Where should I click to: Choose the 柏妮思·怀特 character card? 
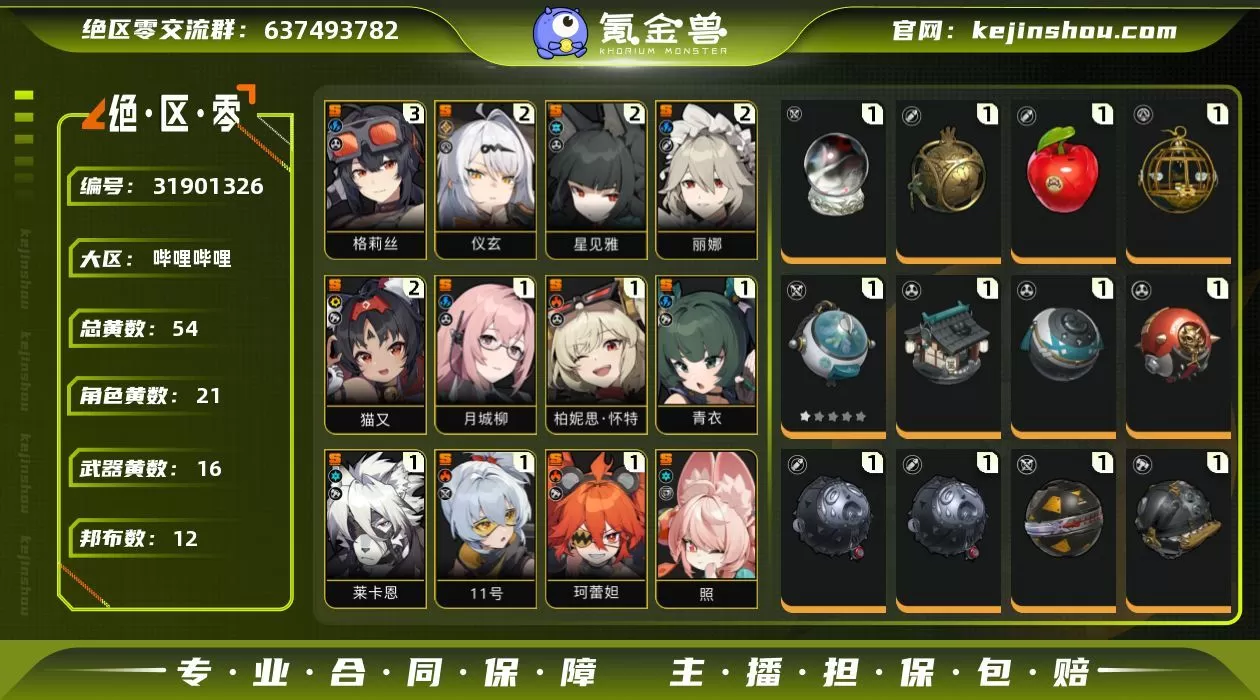pyautogui.click(x=596, y=353)
